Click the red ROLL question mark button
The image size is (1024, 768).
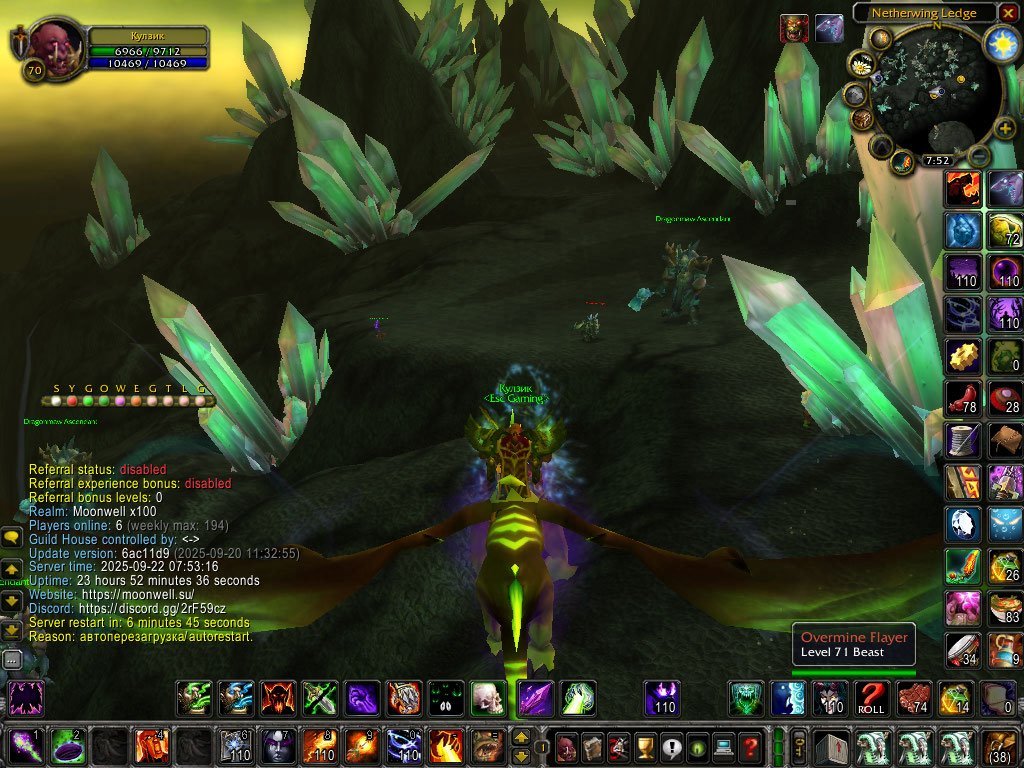point(872,698)
